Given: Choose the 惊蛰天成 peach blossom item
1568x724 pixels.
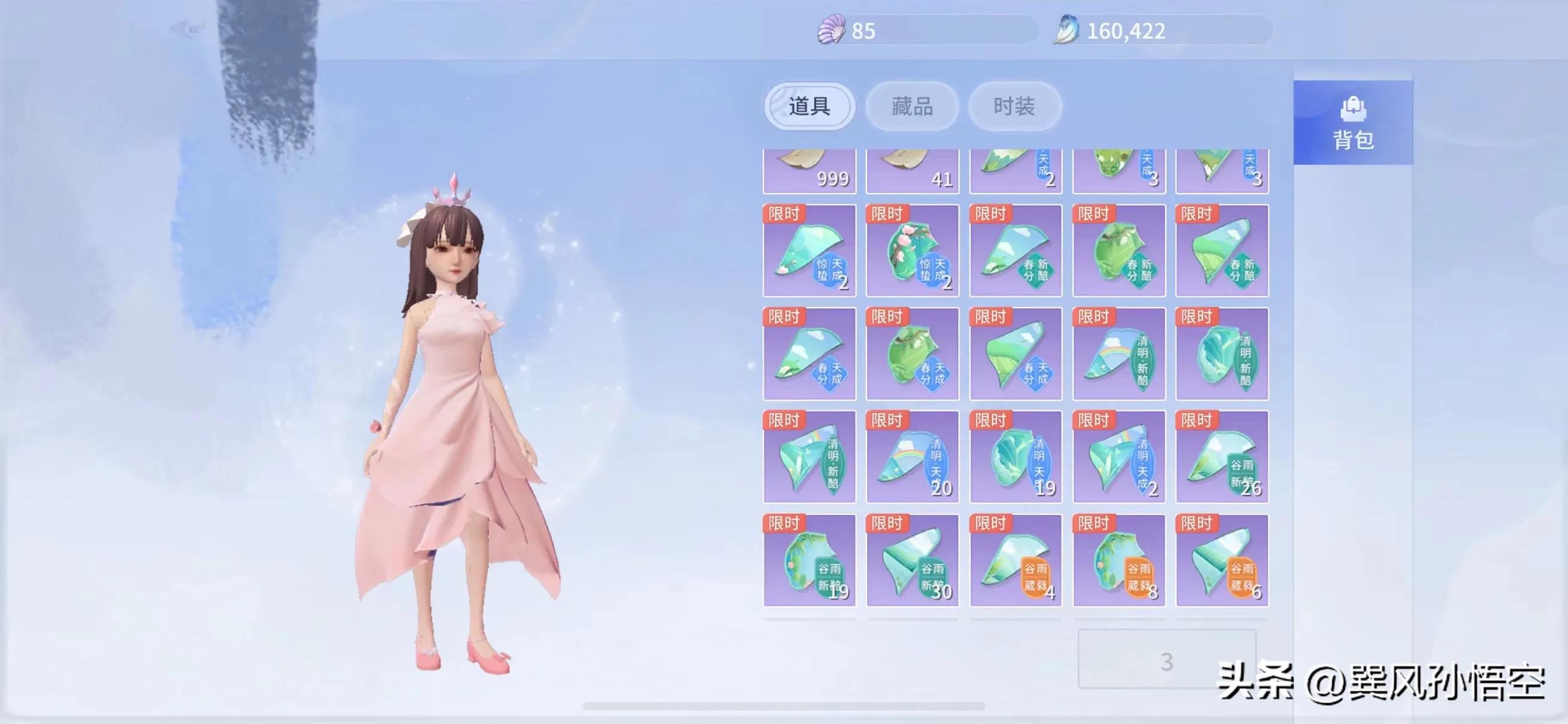Looking at the screenshot, I should point(912,250).
